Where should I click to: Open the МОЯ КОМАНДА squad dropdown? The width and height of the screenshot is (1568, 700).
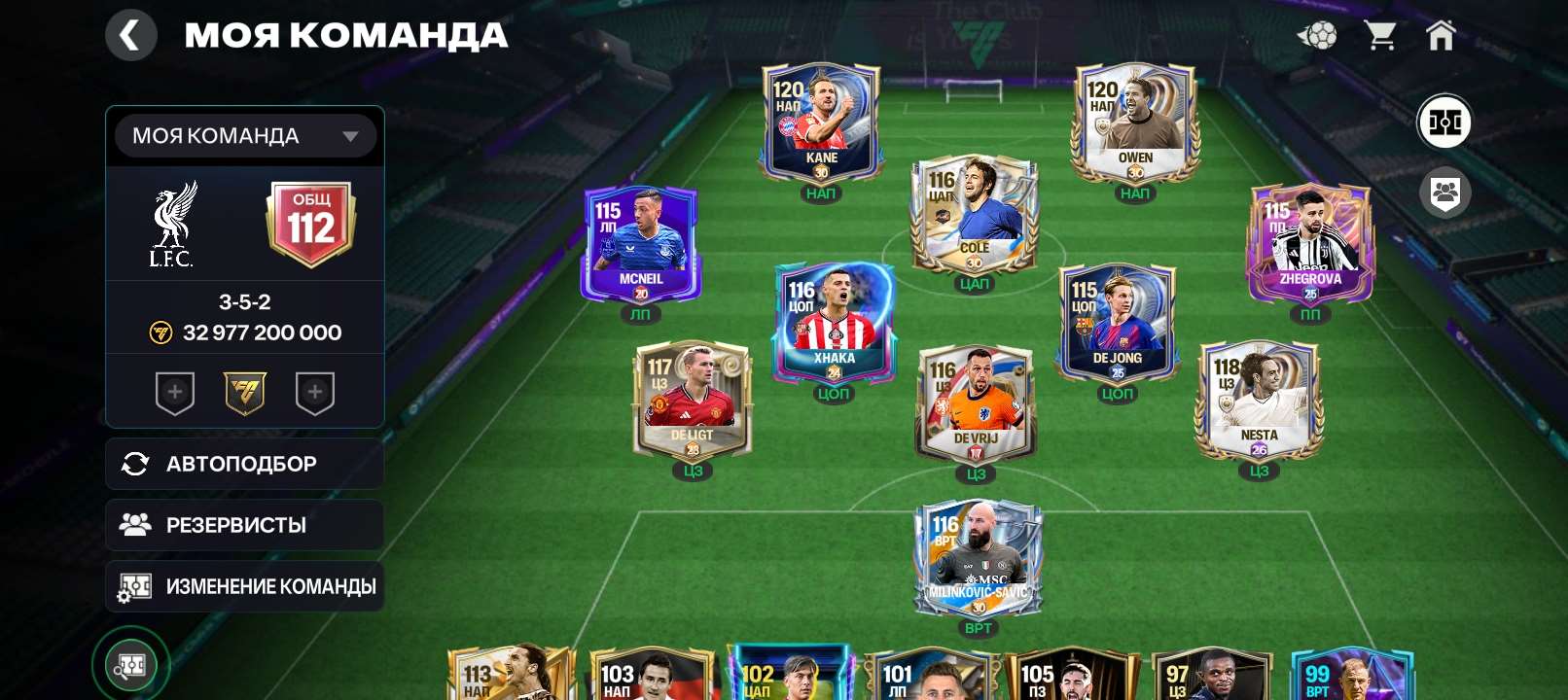point(244,135)
